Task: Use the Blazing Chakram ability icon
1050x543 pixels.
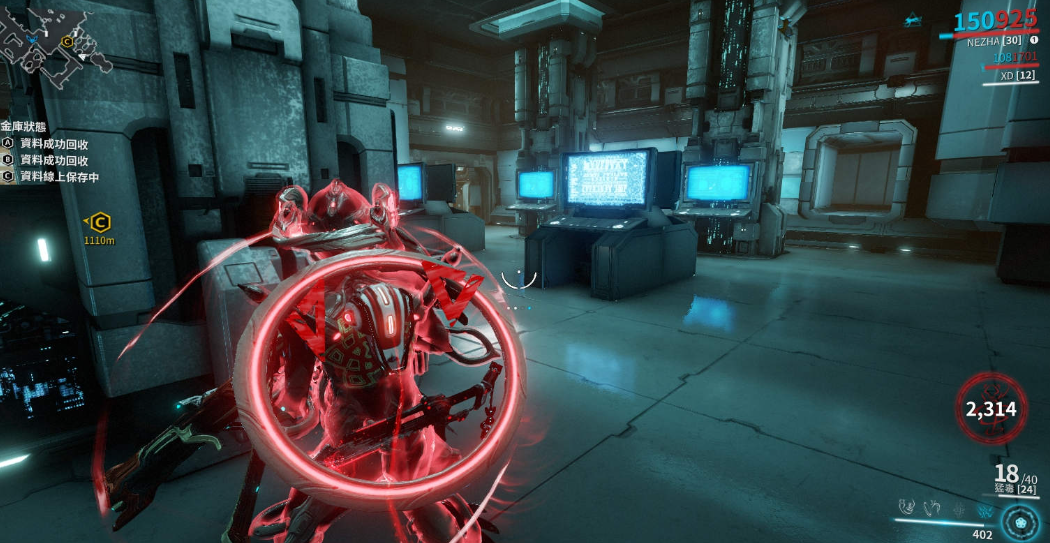Action: tap(933, 508)
